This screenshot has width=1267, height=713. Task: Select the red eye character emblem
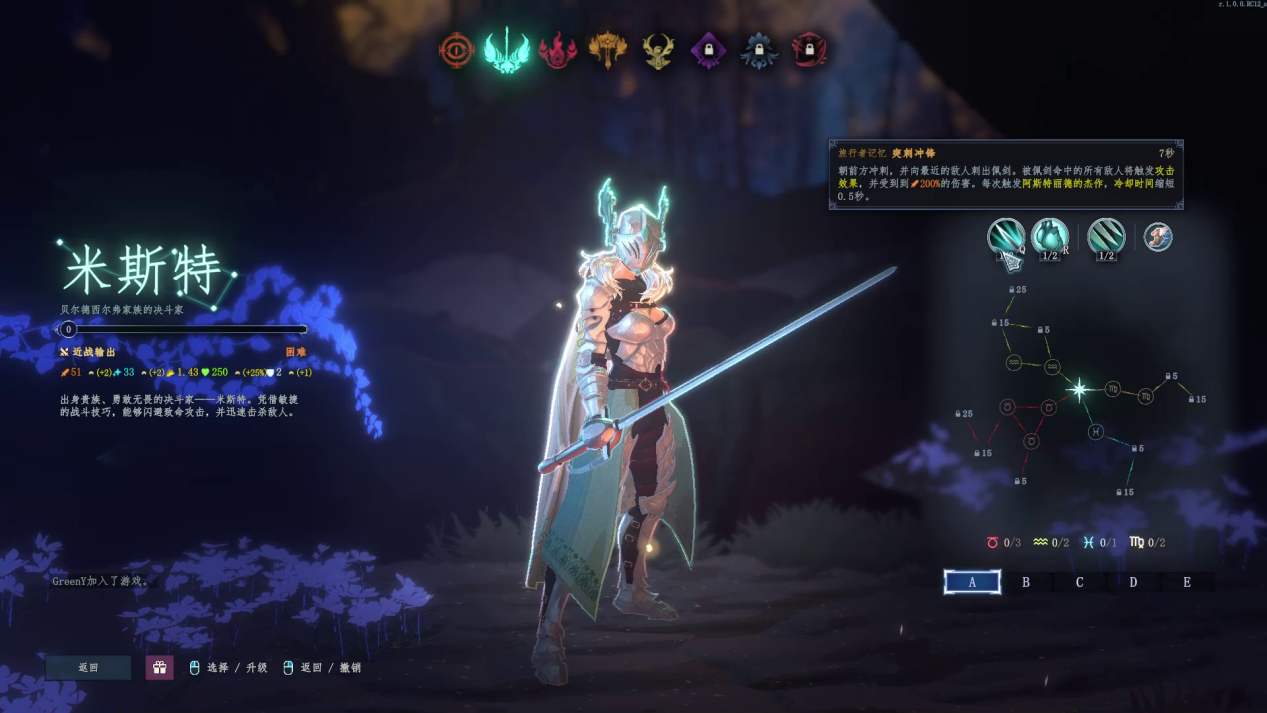tap(457, 50)
